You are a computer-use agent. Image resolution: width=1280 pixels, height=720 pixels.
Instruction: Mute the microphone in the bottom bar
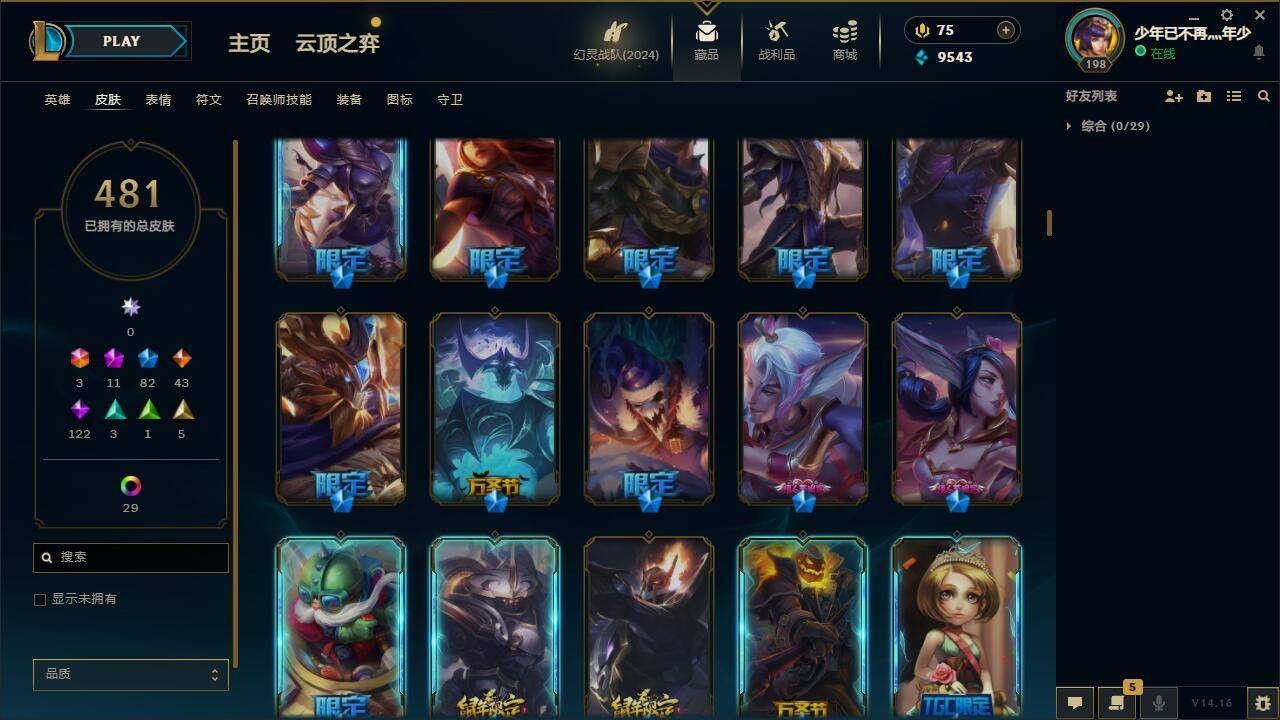(x=1158, y=703)
